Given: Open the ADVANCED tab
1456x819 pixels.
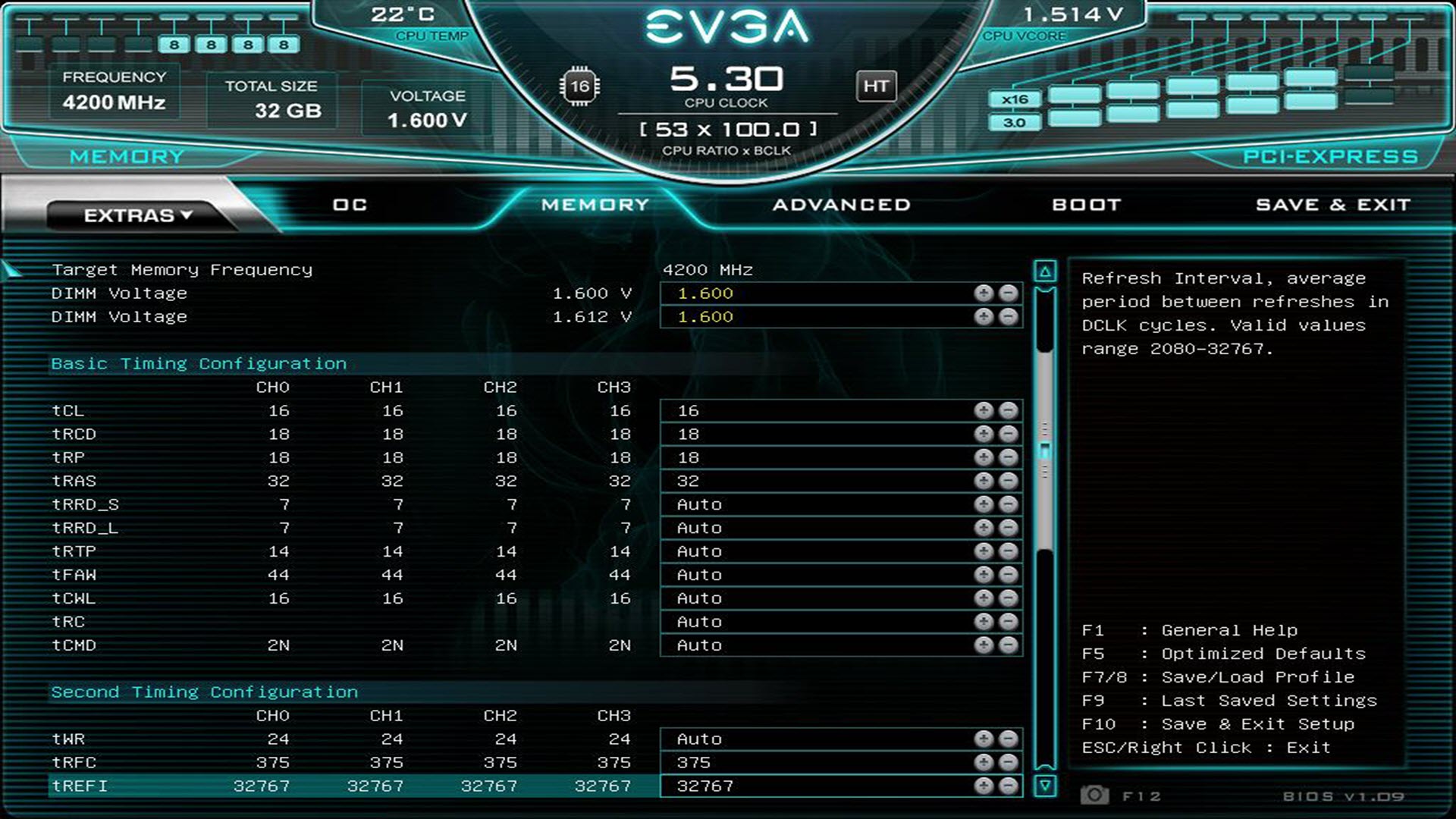Looking at the screenshot, I should coord(842,205).
